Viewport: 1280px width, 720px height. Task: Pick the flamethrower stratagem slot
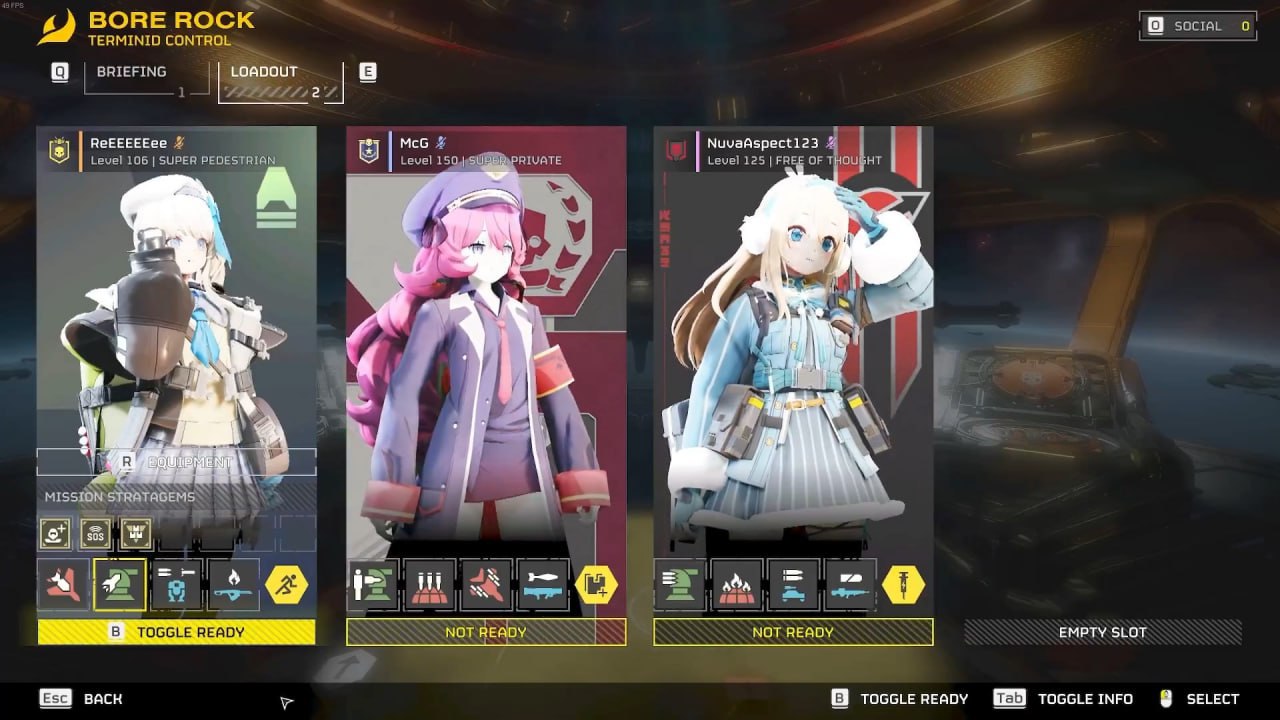click(233, 585)
